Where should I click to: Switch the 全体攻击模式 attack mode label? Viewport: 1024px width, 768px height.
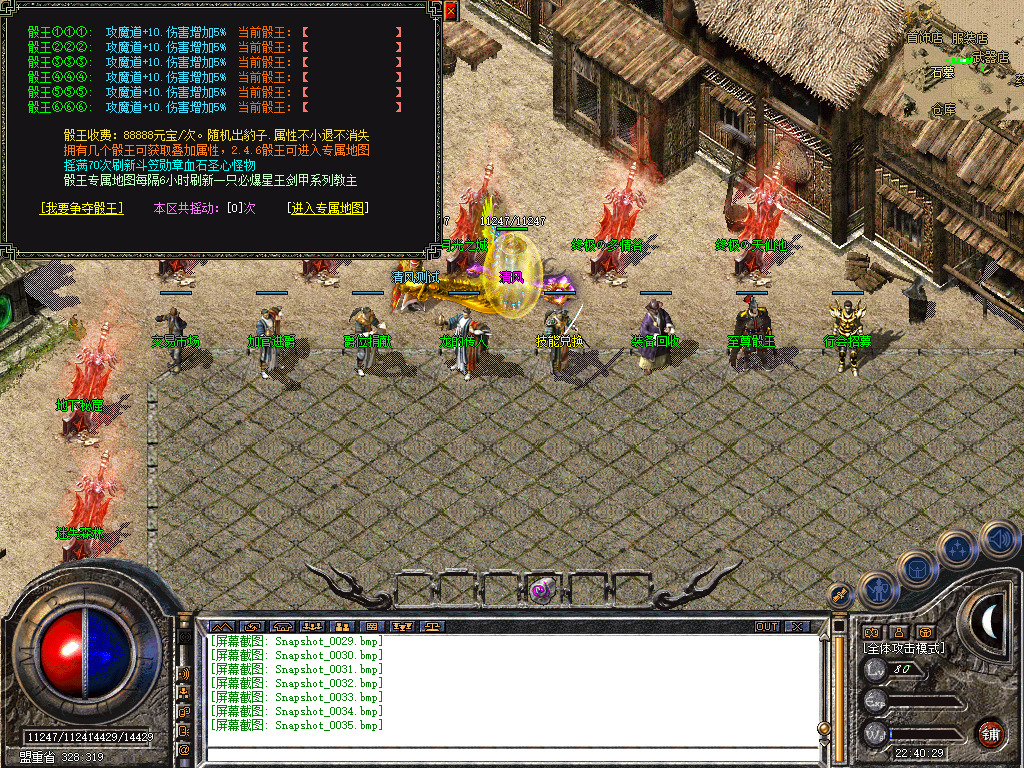pyautogui.click(x=904, y=648)
